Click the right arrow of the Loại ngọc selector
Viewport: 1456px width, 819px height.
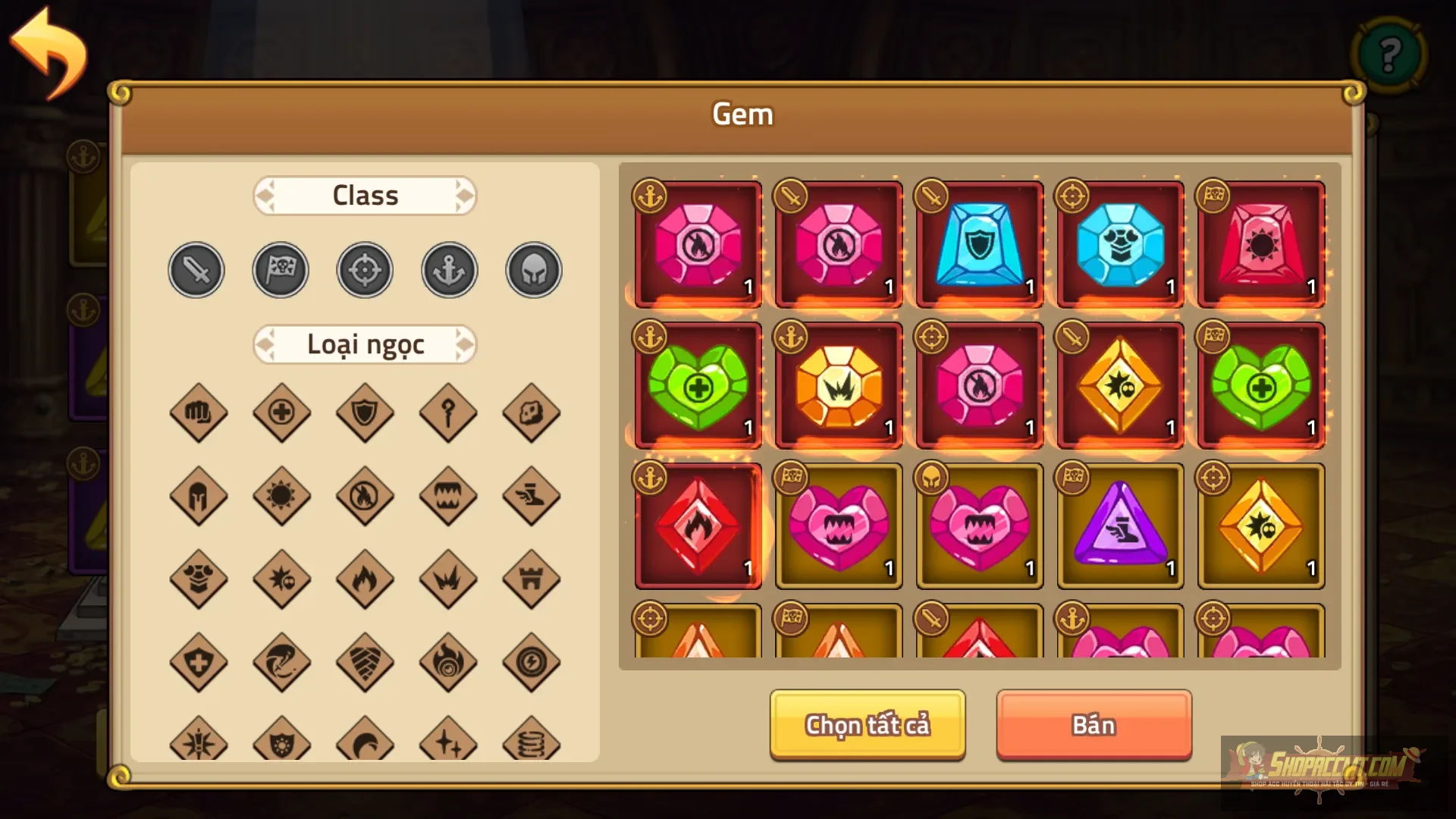465,344
